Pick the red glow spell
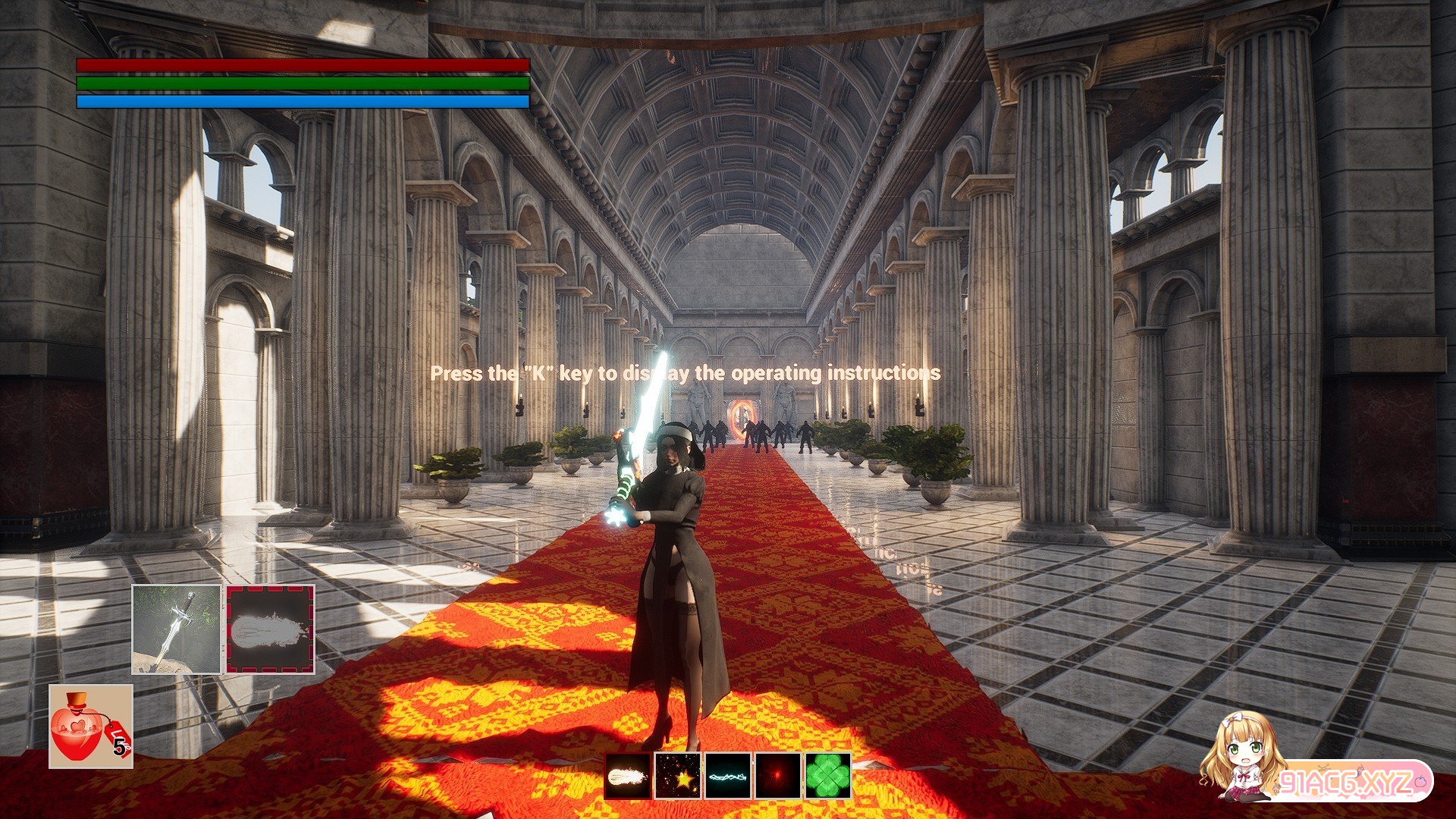This screenshot has width=1456, height=819. [777, 776]
